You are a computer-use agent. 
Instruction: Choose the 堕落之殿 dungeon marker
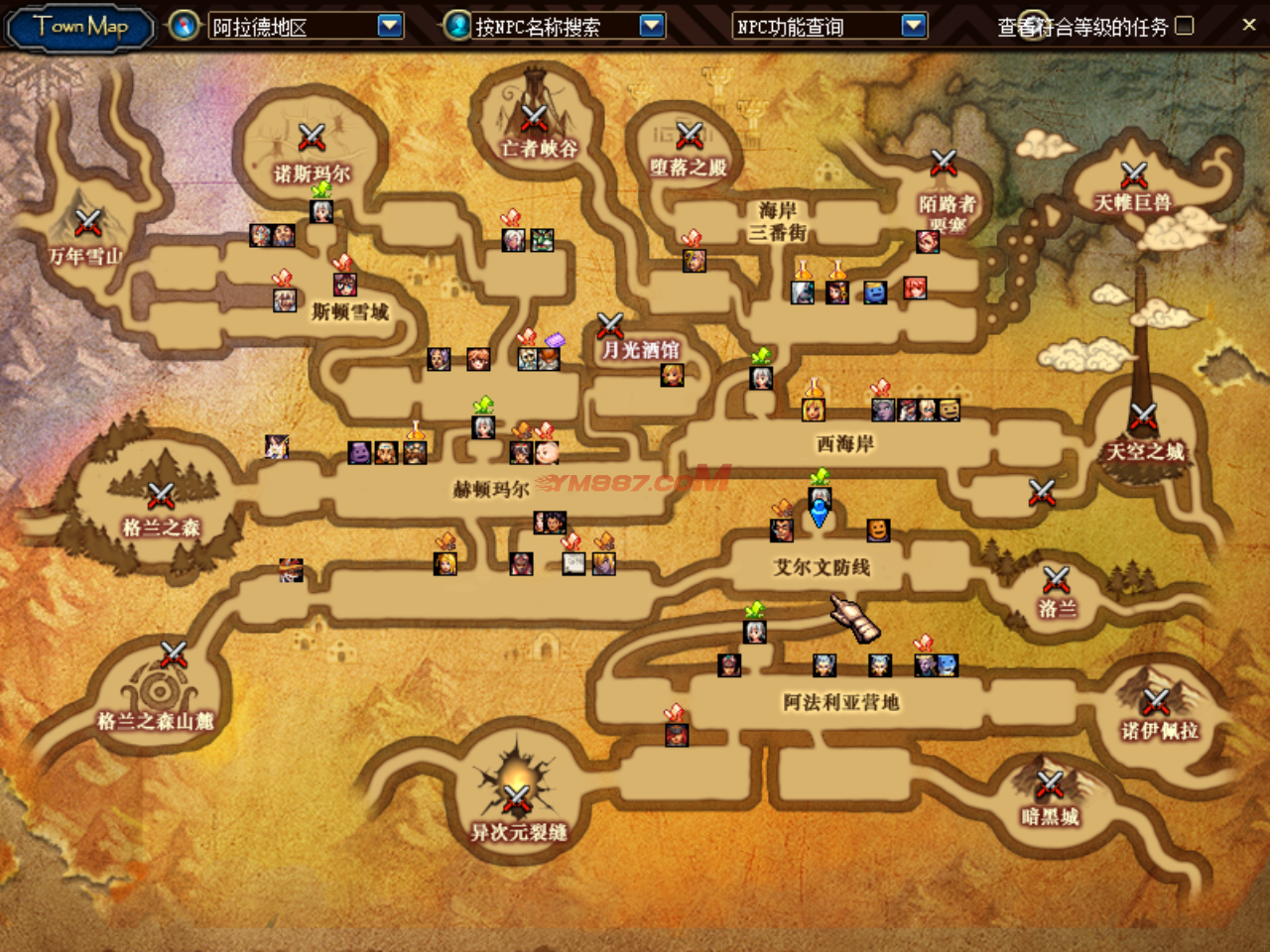click(x=690, y=135)
